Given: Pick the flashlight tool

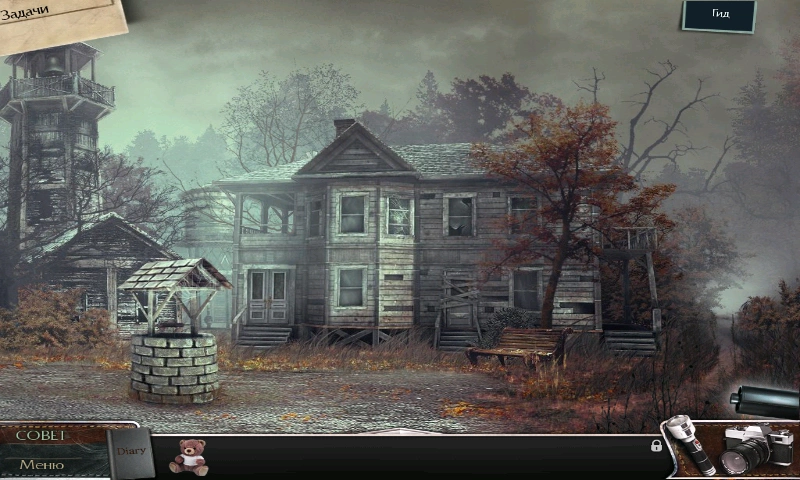Looking at the screenshot, I should [689, 444].
